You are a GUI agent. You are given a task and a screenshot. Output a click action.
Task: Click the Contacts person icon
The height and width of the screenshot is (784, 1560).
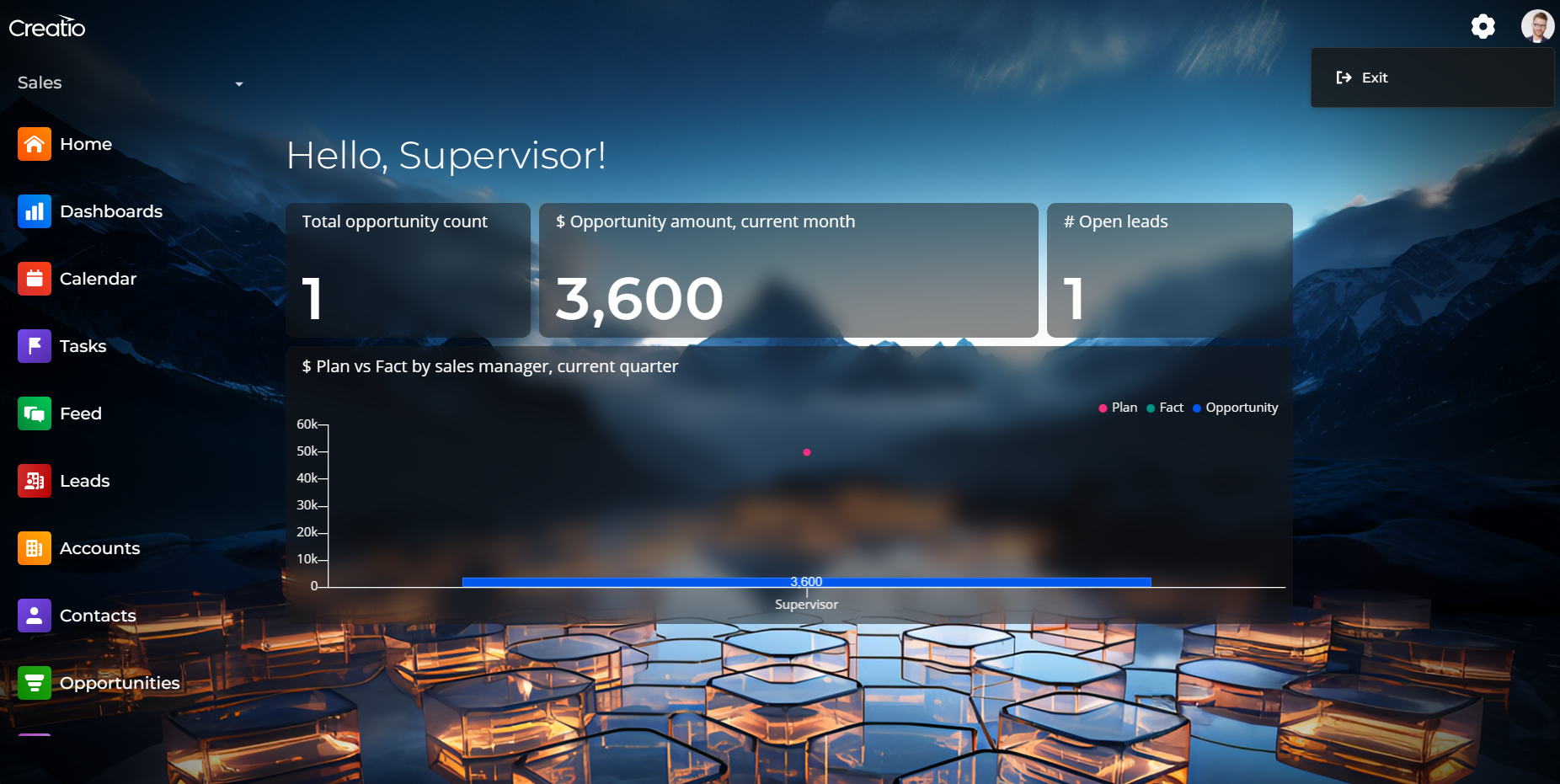coord(35,616)
